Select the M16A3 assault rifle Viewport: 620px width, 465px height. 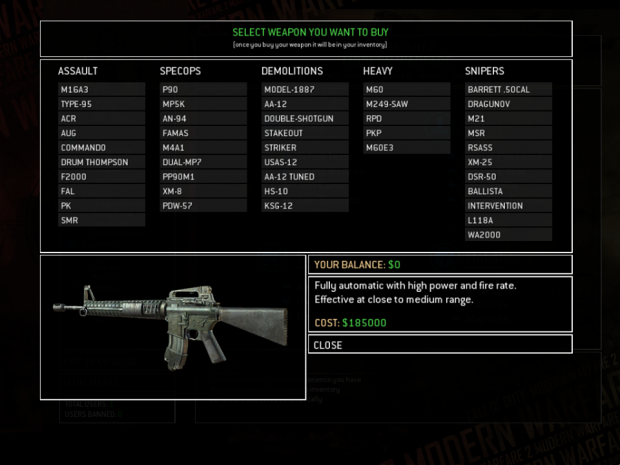pyautogui.click(x=101, y=89)
